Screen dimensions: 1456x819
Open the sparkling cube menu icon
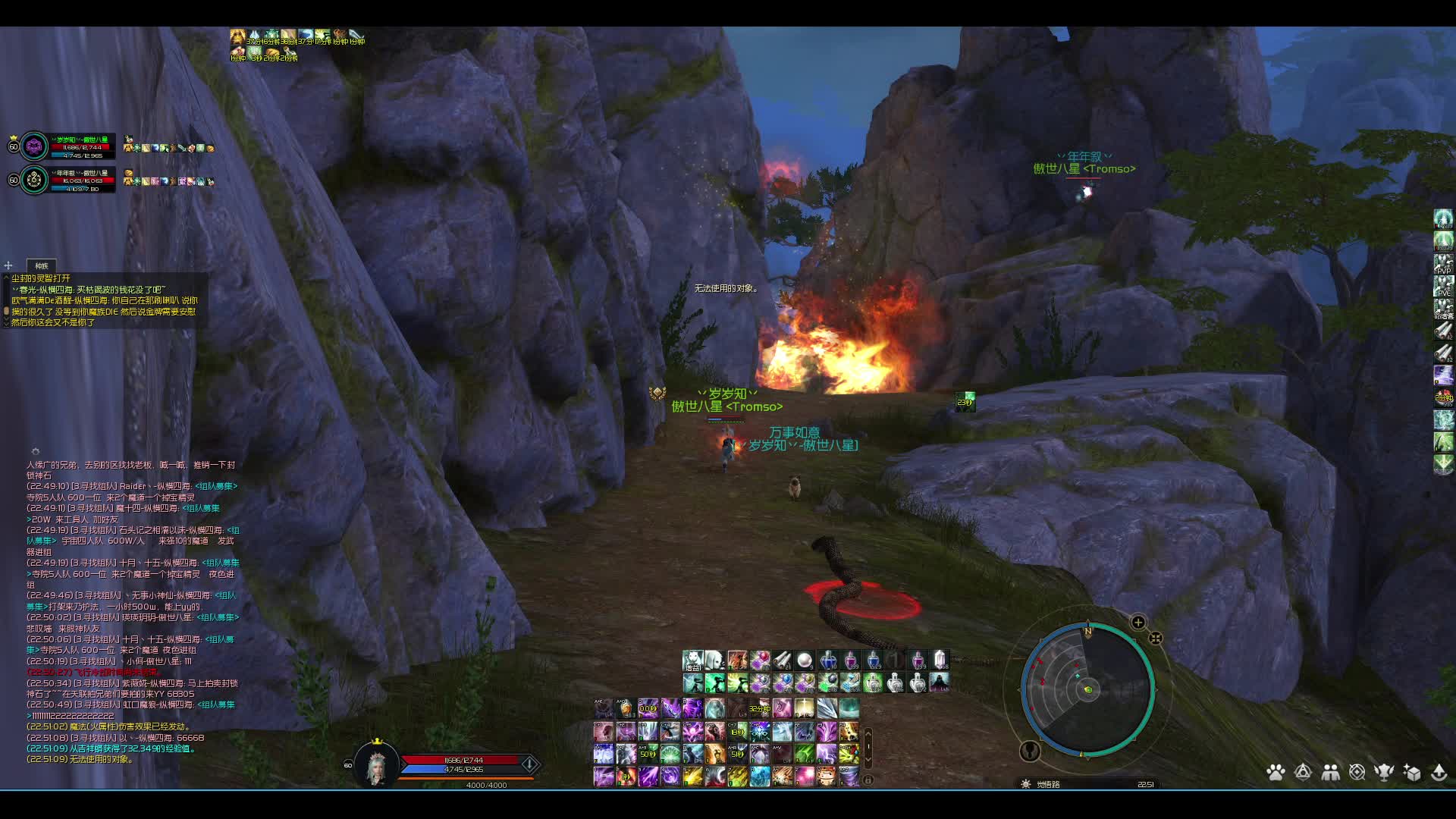tap(1411, 772)
